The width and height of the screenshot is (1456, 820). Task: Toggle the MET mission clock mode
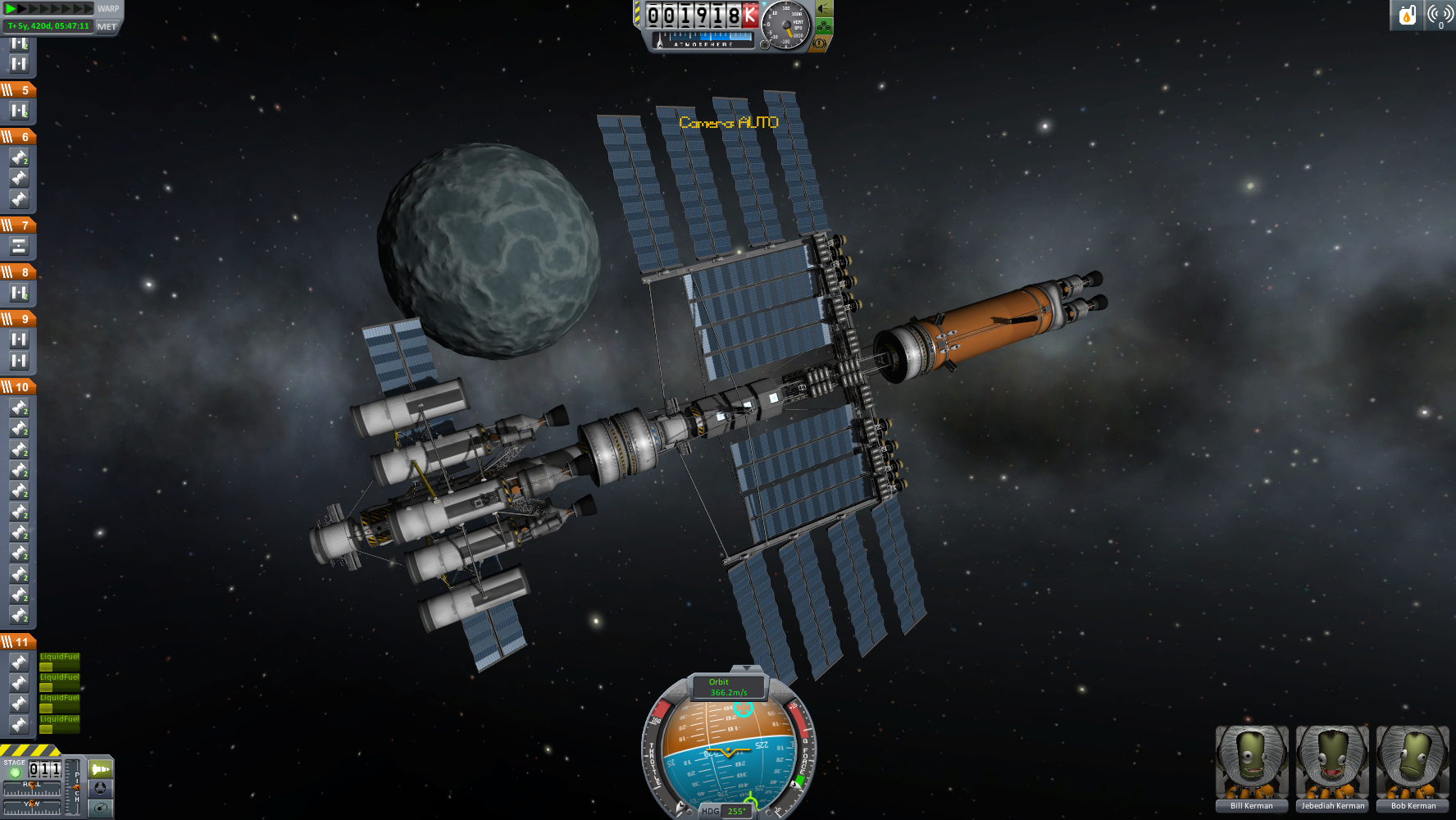point(107,26)
